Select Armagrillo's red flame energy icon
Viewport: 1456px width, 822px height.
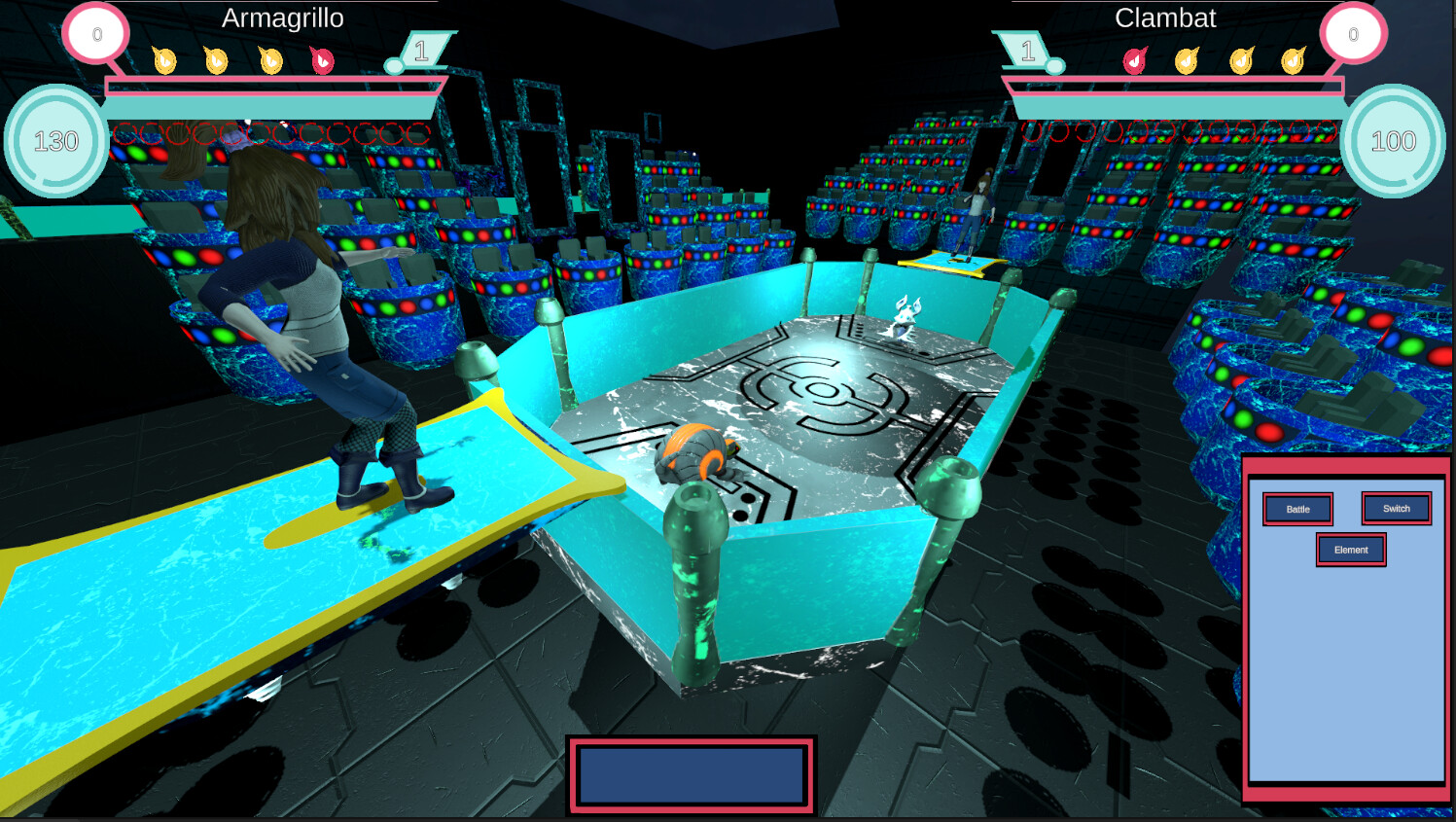pos(323,61)
